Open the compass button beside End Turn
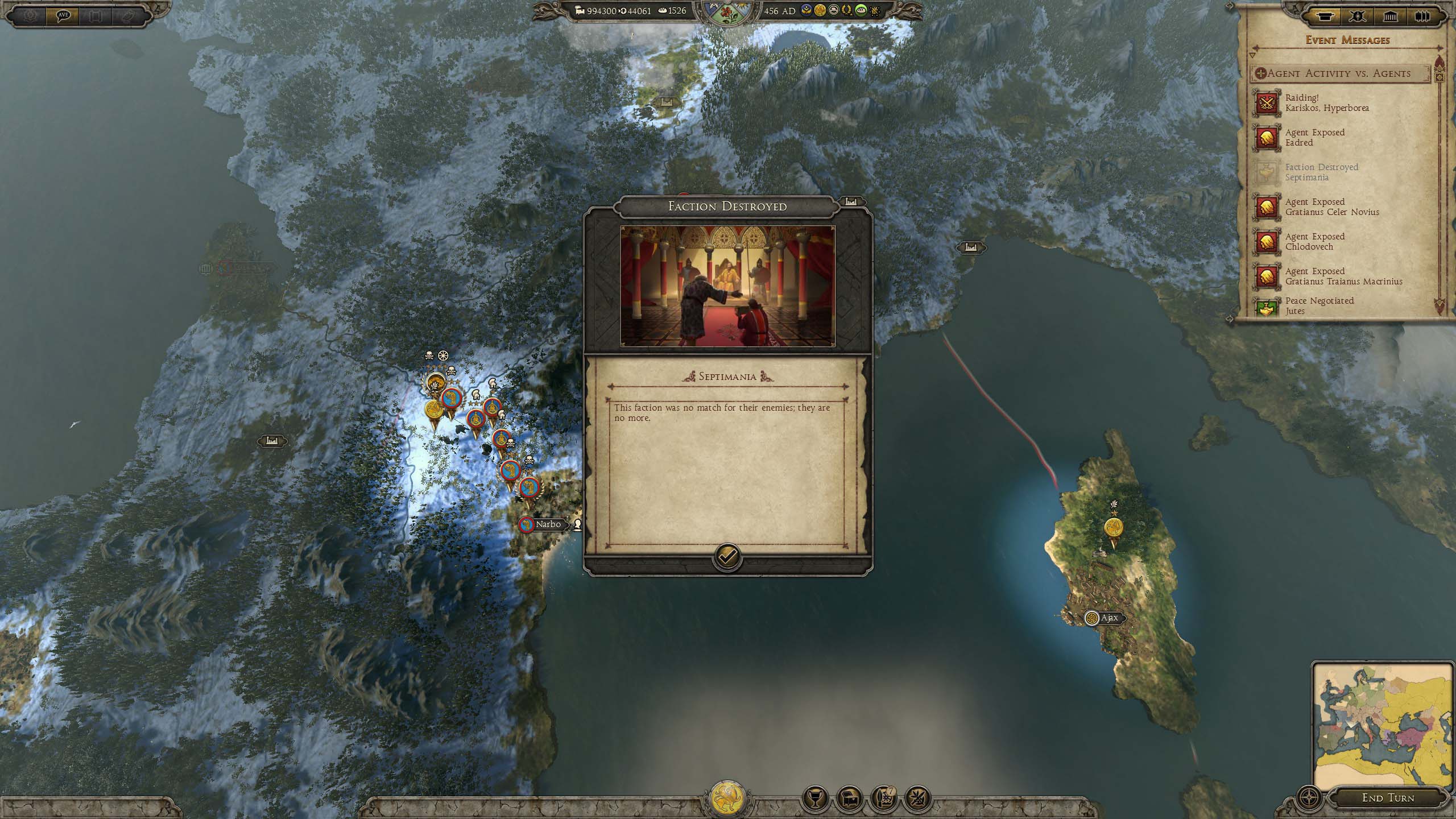This screenshot has height=819, width=1456. [x=1309, y=796]
